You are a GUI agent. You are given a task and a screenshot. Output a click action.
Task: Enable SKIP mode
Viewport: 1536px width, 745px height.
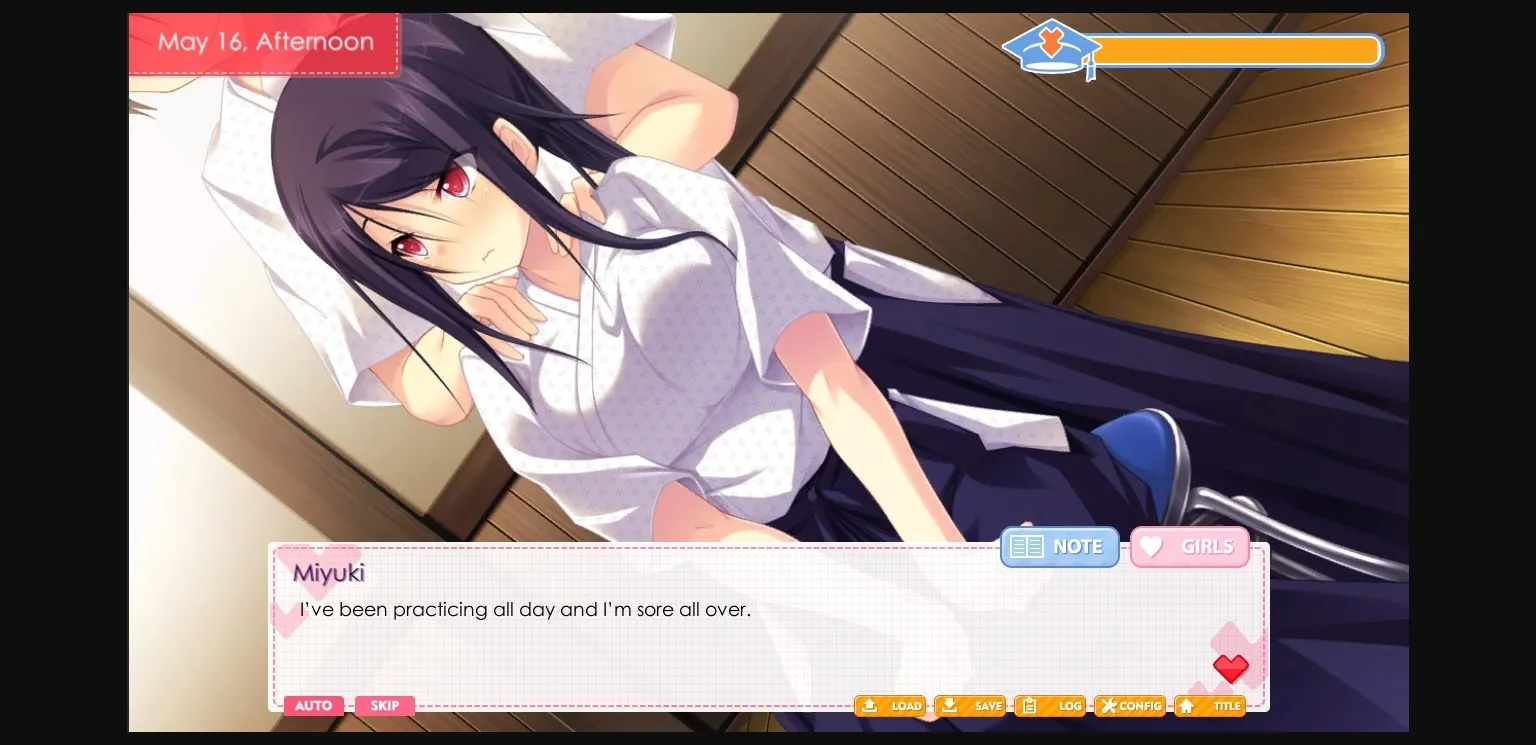pos(385,706)
